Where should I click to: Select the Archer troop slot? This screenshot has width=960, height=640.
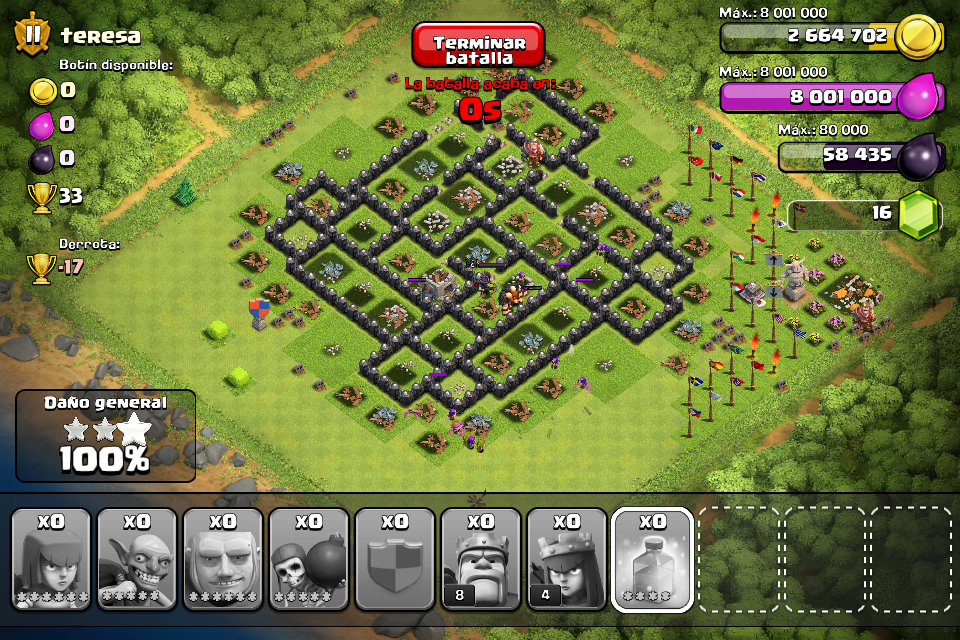[x=51, y=559]
